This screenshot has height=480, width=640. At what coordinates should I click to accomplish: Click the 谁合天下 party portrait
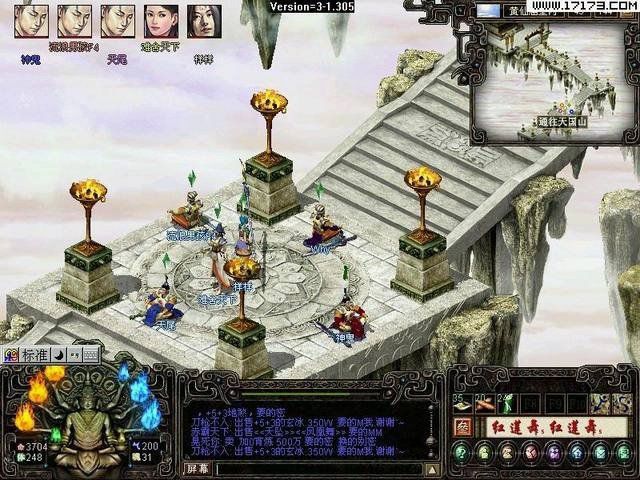point(161,21)
